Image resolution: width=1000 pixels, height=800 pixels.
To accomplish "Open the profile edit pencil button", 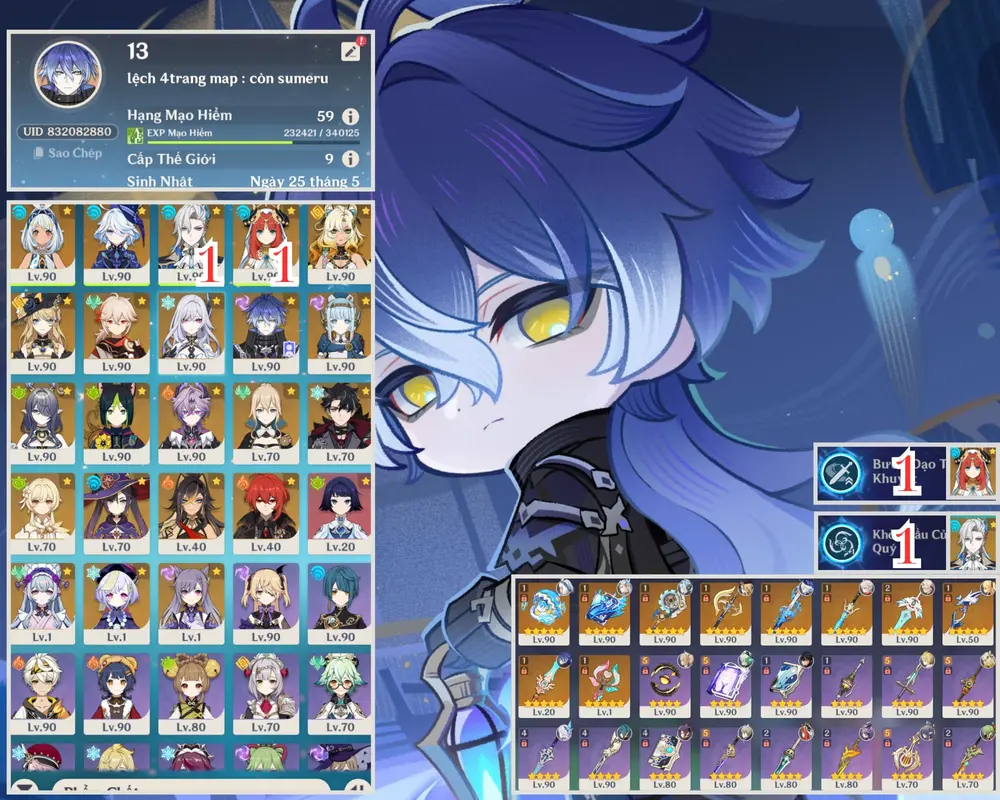I will 350,51.
